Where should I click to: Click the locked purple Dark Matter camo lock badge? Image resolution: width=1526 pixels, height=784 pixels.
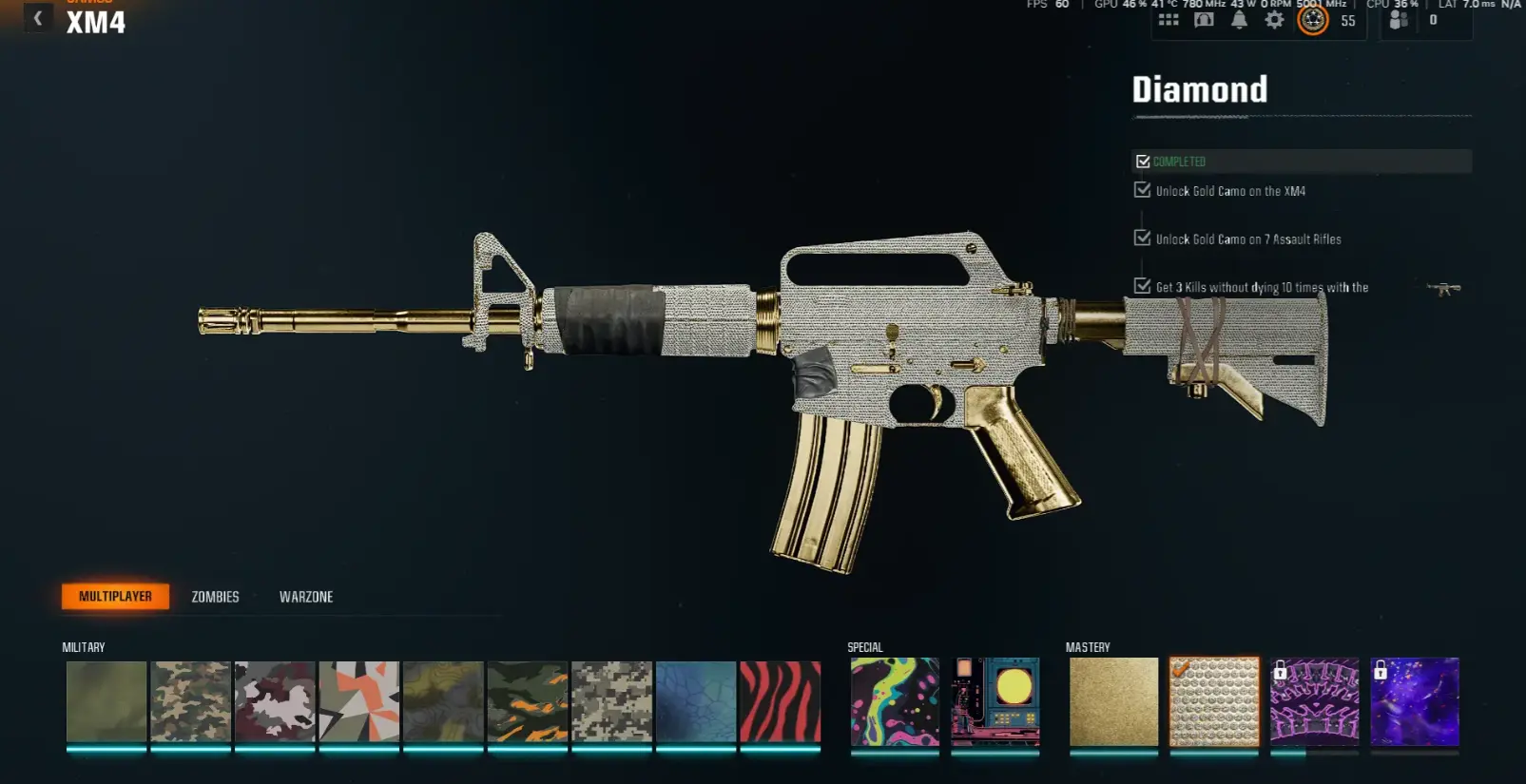[1381, 668]
